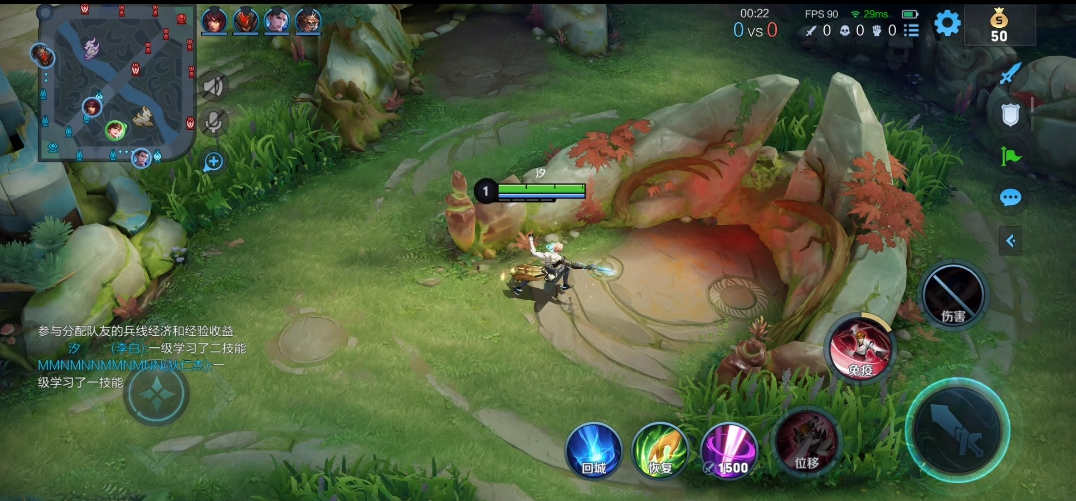The height and width of the screenshot is (501, 1076).
Task: Show the scoreboard list icon
Action: coord(911,31)
